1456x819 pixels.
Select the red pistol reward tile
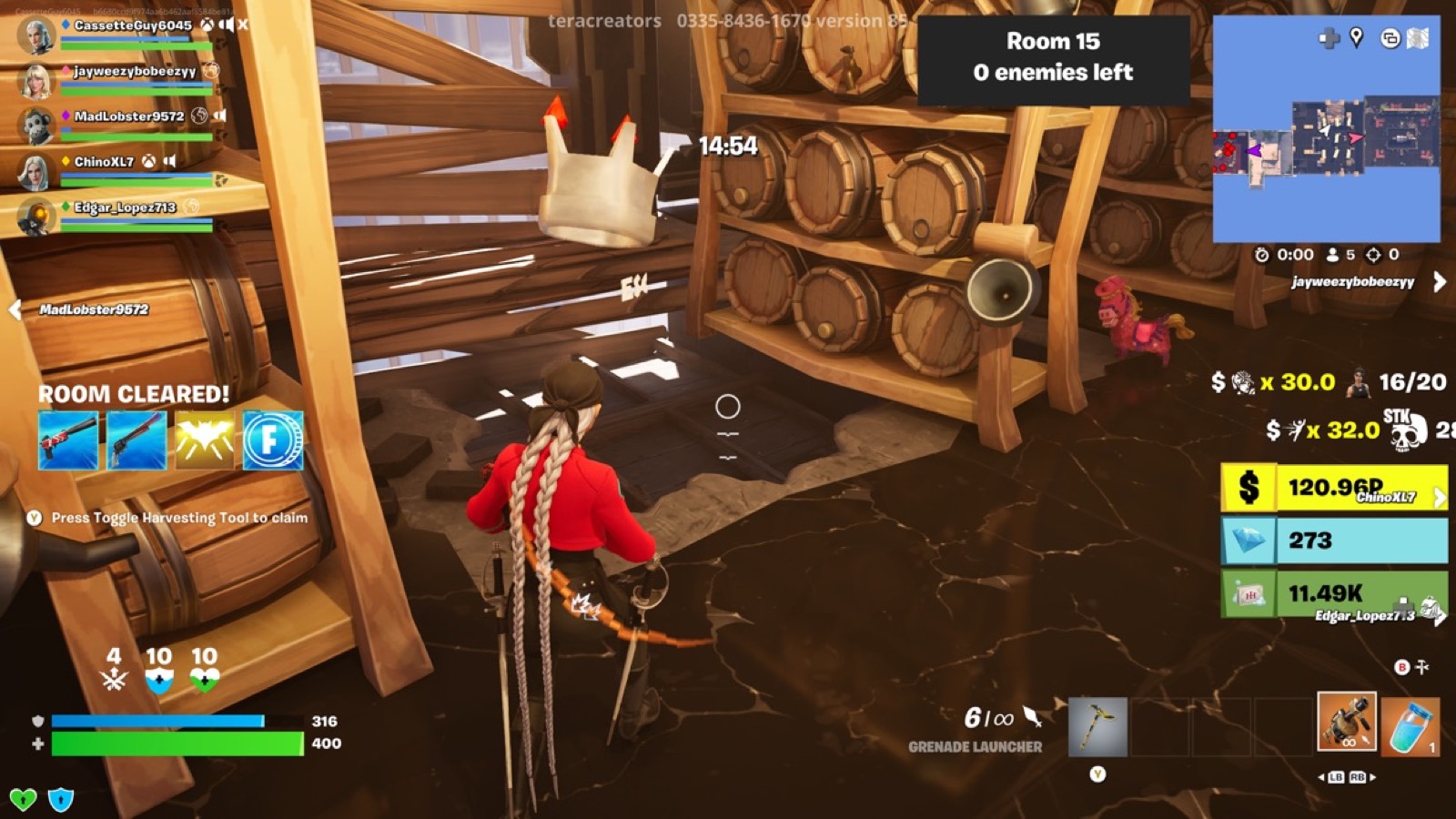(x=68, y=440)
